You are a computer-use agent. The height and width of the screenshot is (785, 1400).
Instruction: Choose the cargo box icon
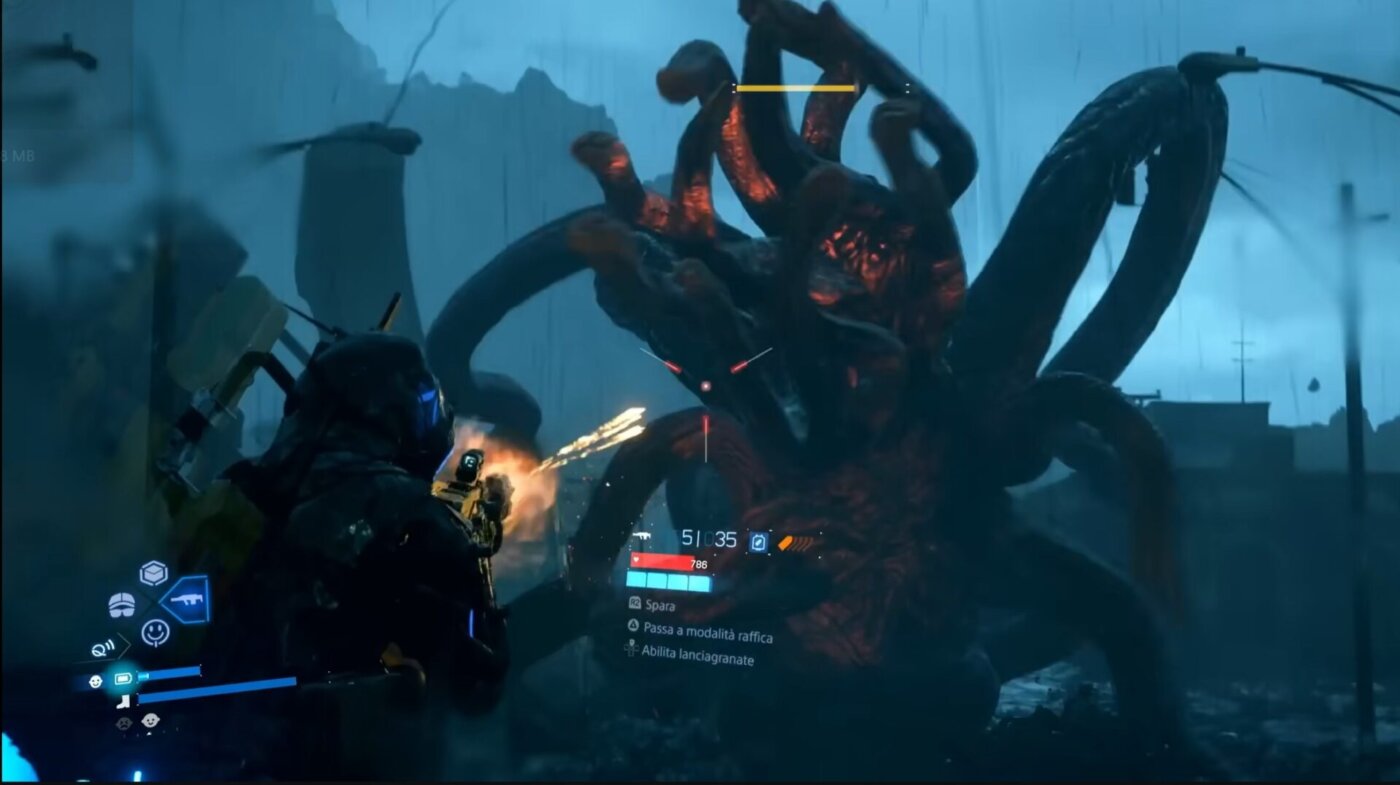(x=153, y=573)
